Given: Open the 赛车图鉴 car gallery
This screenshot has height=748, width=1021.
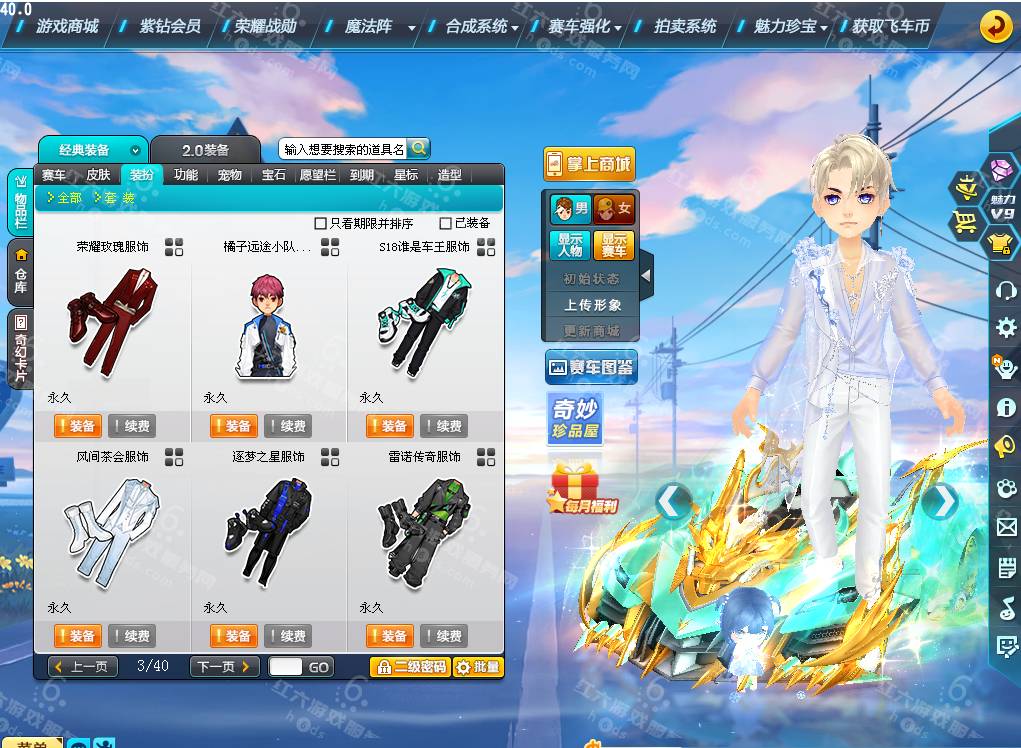Looking at the screenshot, I should (590, 368).
